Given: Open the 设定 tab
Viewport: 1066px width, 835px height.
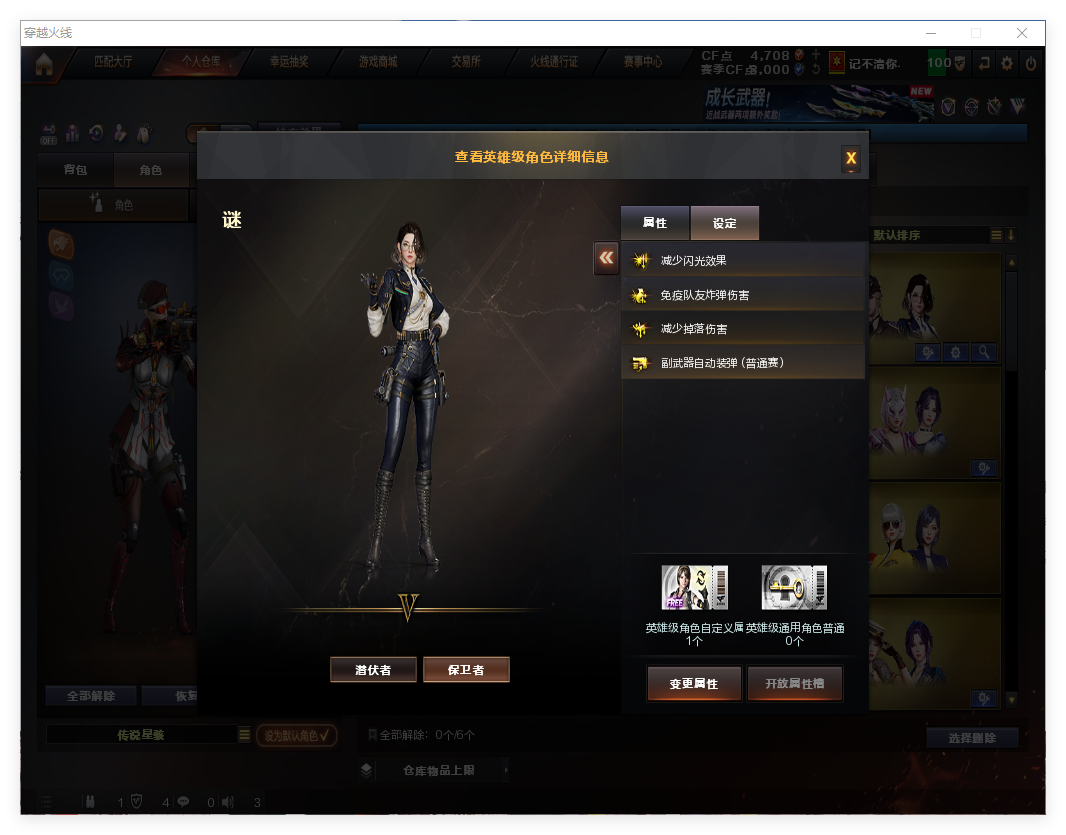Looking at the screenshot, I should coord(725,223).
